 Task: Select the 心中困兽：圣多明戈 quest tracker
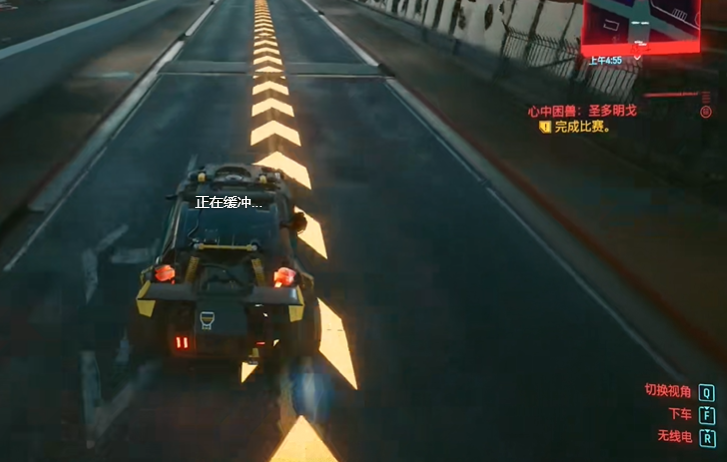(584, 111)
